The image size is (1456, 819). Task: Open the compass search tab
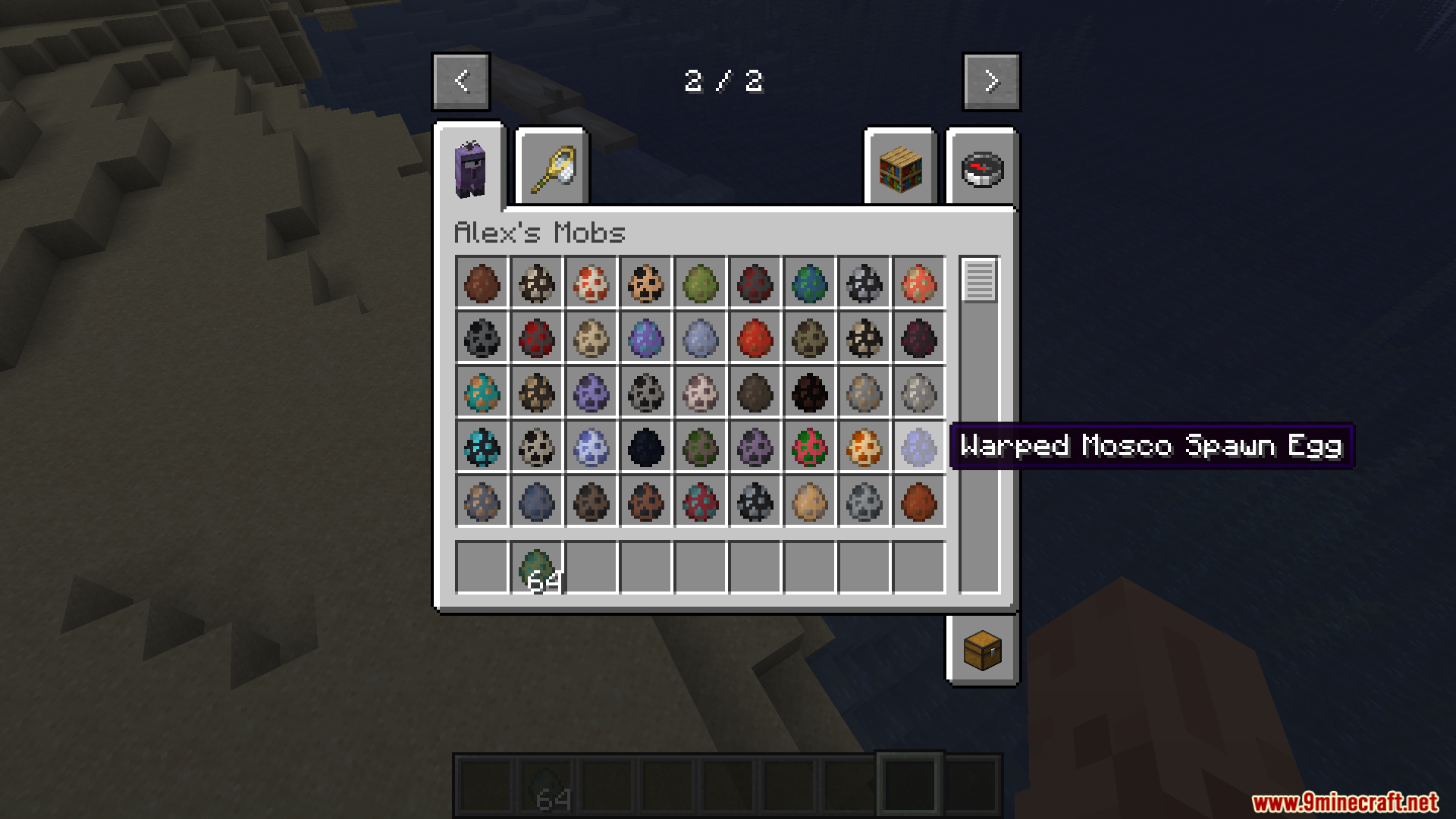coord(982,168)
